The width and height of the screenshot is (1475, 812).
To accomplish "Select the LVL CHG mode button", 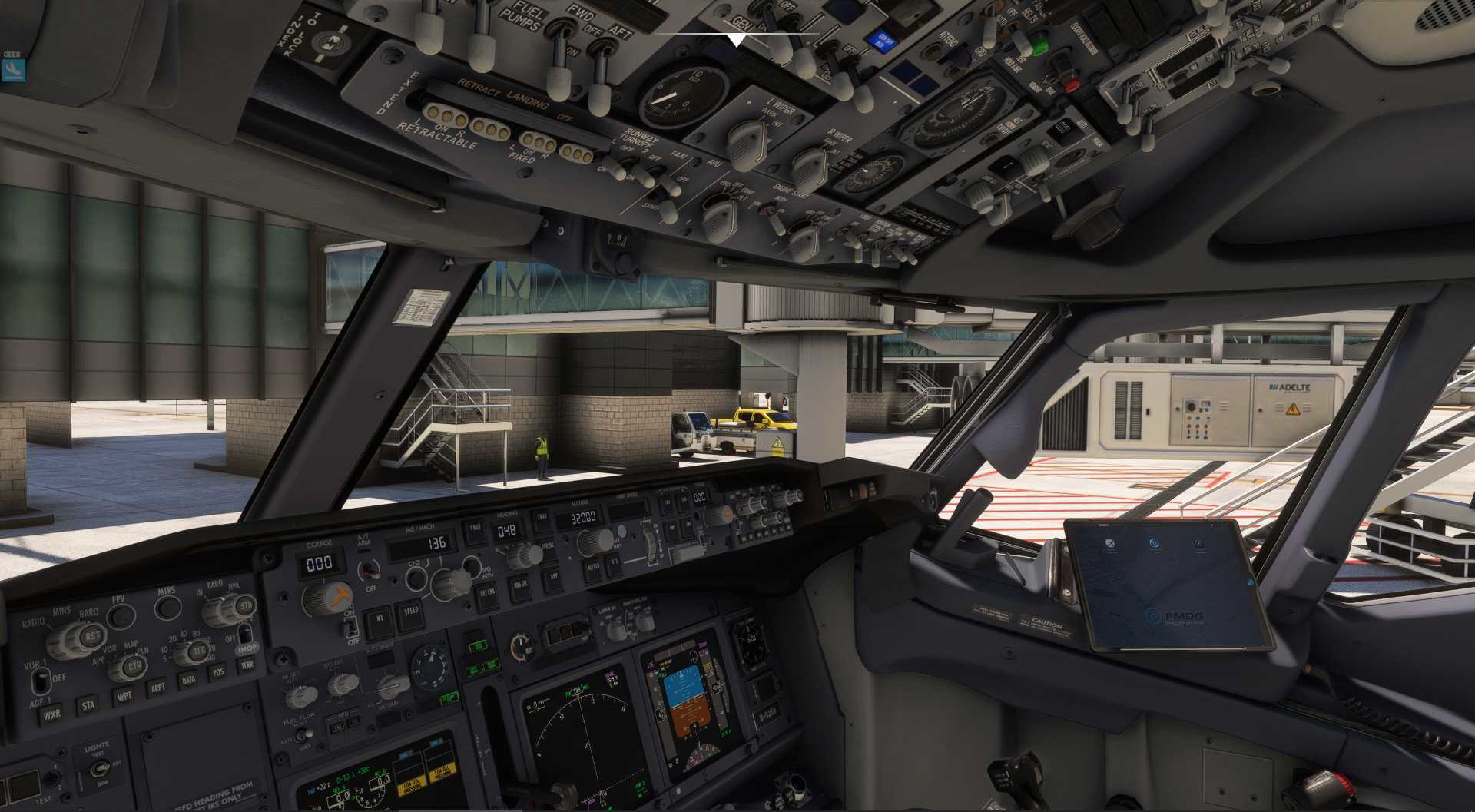I will click(x=487, y=593).
